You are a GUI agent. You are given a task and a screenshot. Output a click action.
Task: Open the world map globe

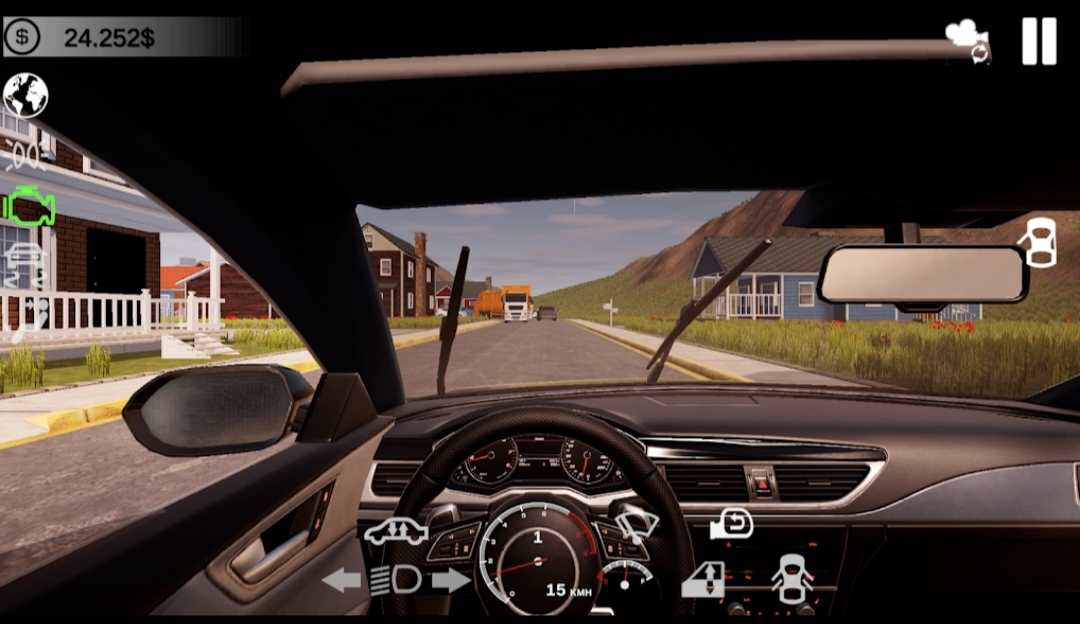pos(26,96)
